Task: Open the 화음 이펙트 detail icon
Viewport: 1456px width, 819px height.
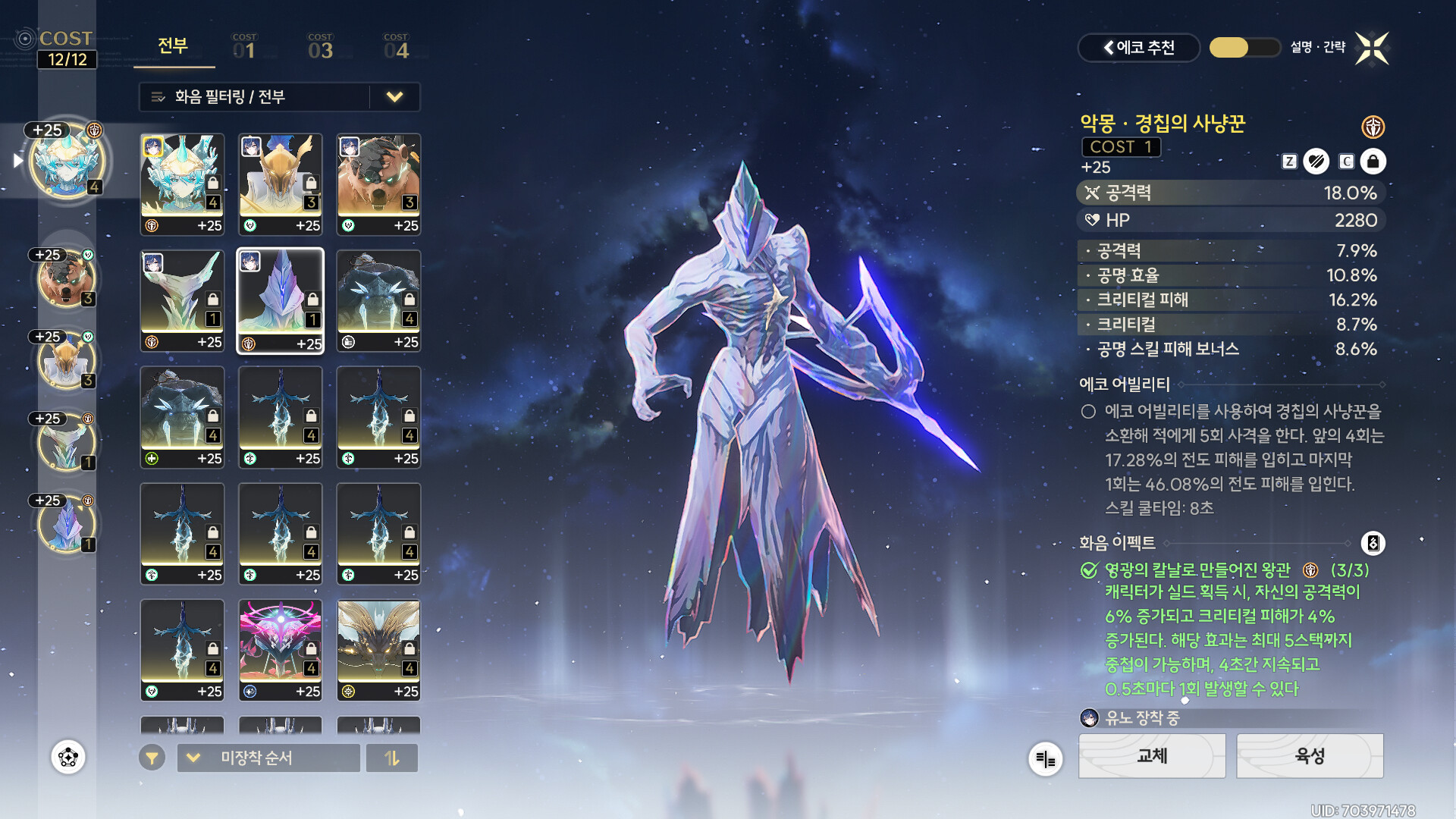Action: pyautogui.click(x=1373, y=543)
